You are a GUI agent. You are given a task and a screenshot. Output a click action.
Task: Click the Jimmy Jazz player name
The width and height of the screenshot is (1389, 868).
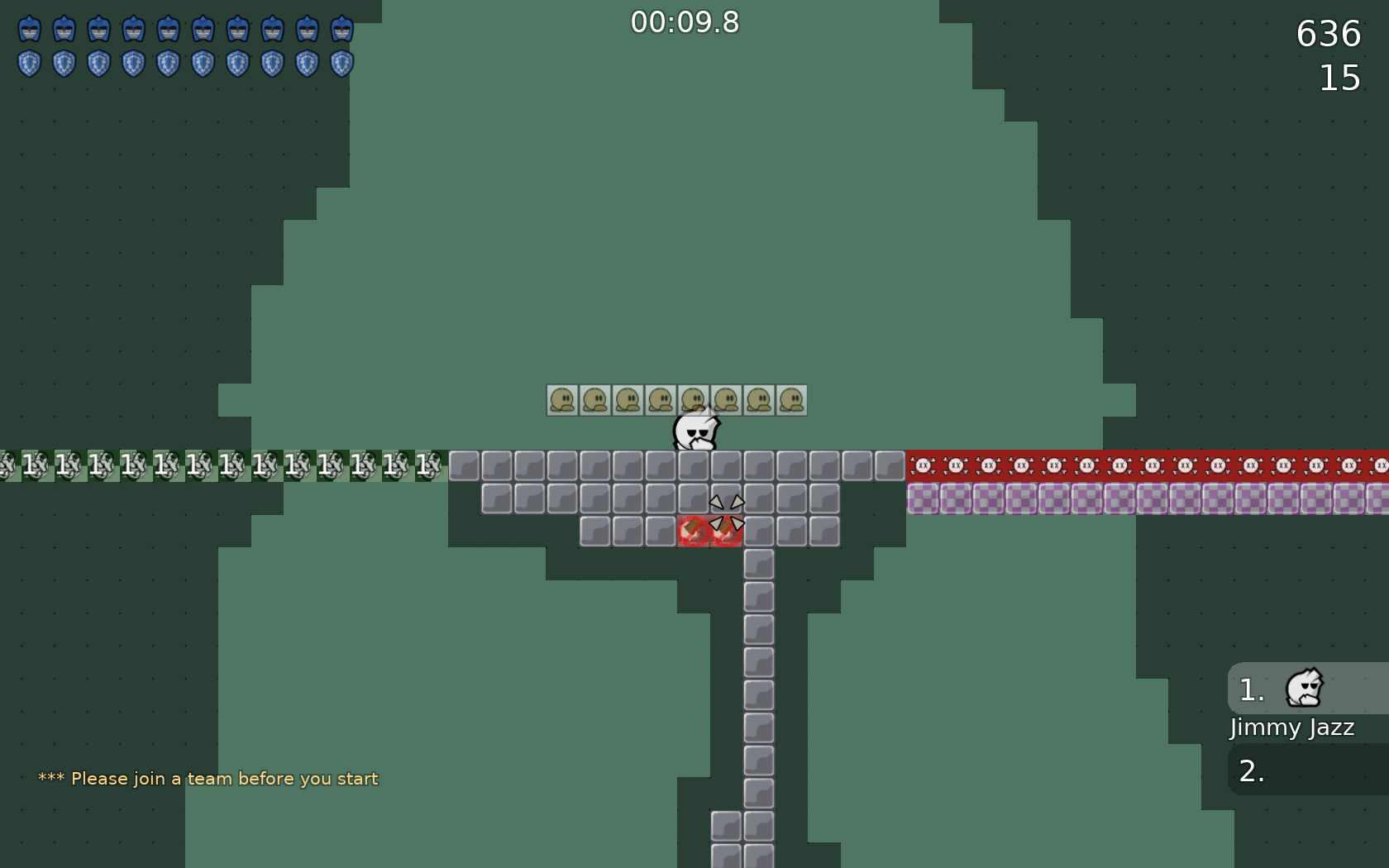click(1291, 728)
